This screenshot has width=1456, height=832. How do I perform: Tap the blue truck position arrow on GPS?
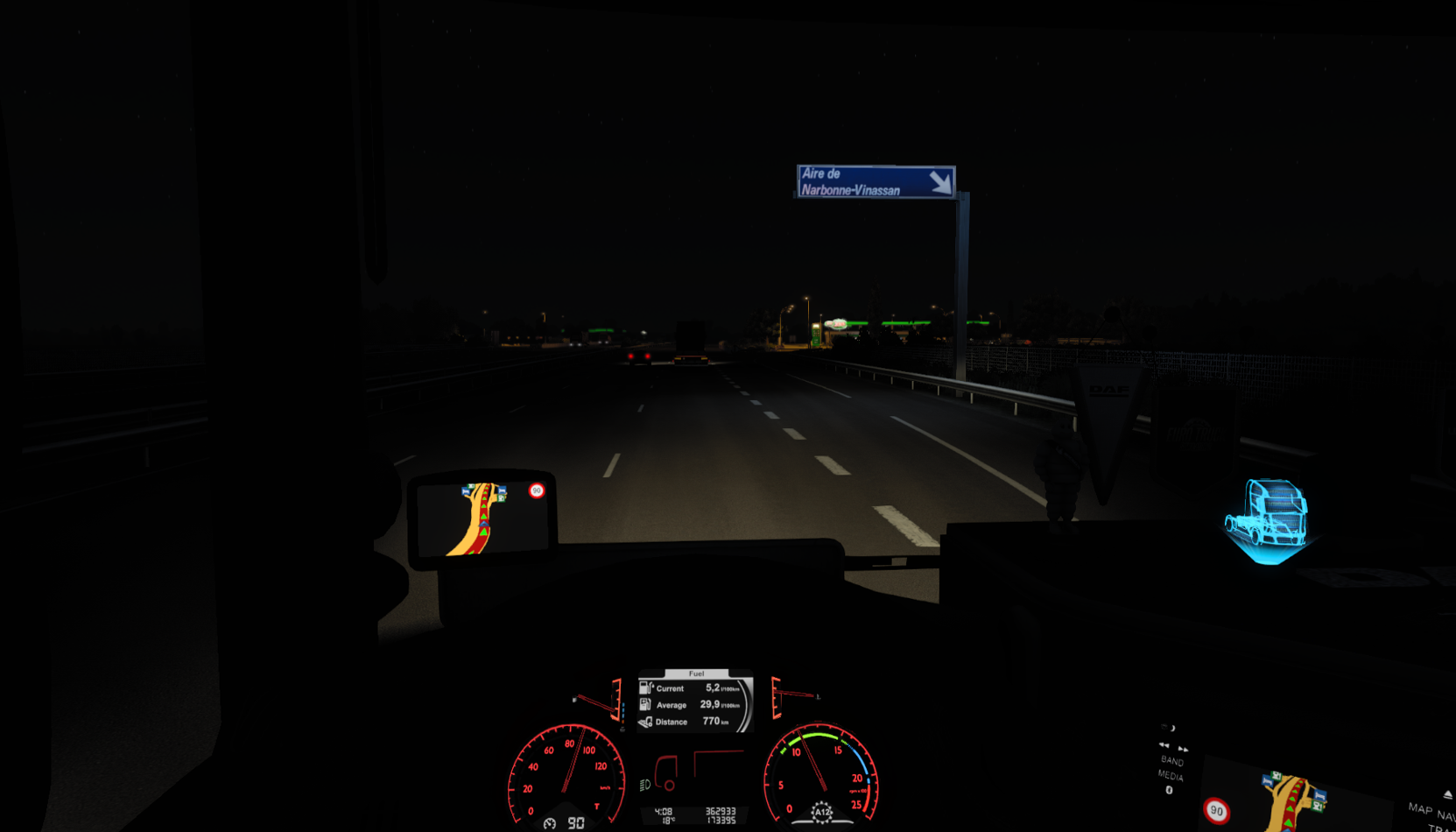tap(483, 524)
